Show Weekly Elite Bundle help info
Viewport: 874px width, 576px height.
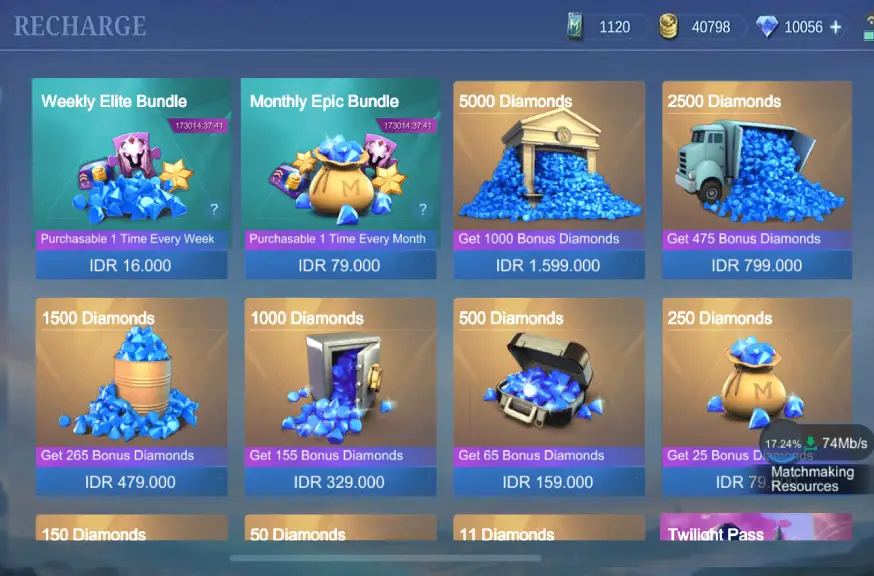(213, 209)
